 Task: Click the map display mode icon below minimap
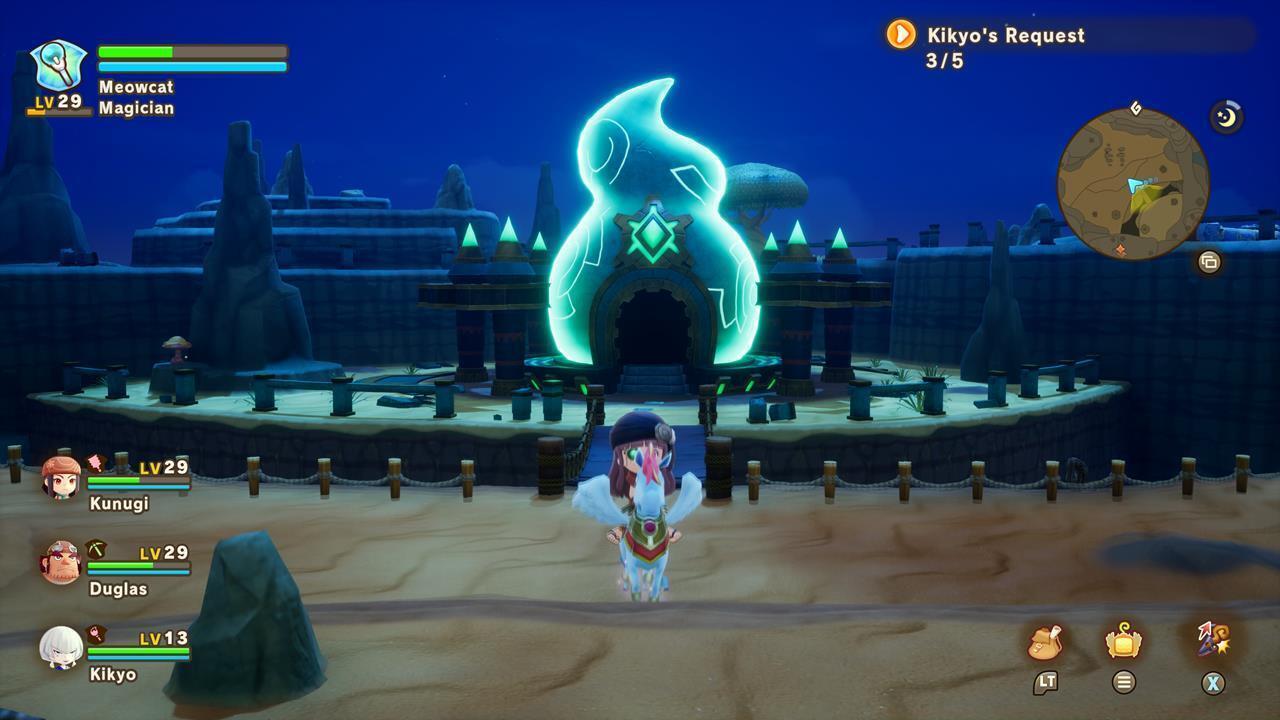pyautogui.click(x=1209, y=261)
